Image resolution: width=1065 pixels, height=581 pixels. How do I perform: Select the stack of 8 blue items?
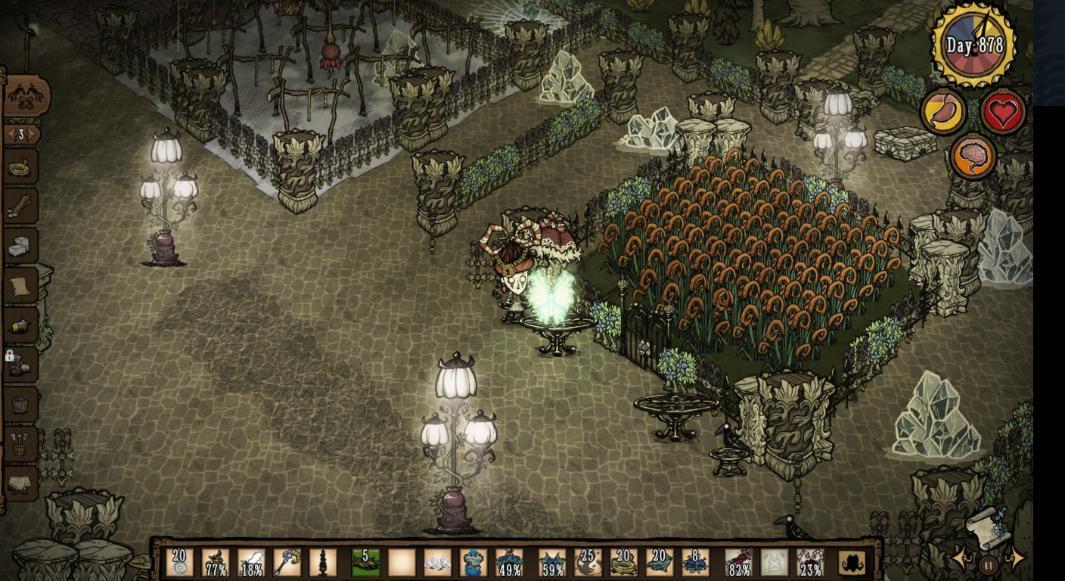(697, 562)
